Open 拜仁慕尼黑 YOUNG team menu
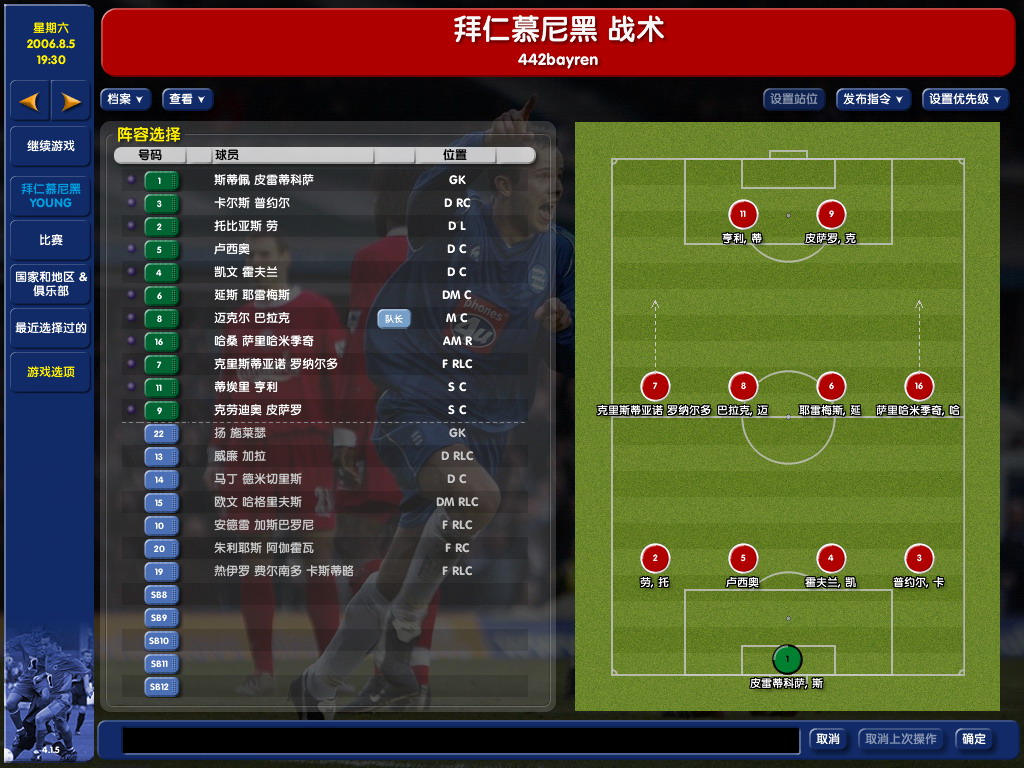The width and height of the screenshot is (1024, 768). (x=50, y=195)
